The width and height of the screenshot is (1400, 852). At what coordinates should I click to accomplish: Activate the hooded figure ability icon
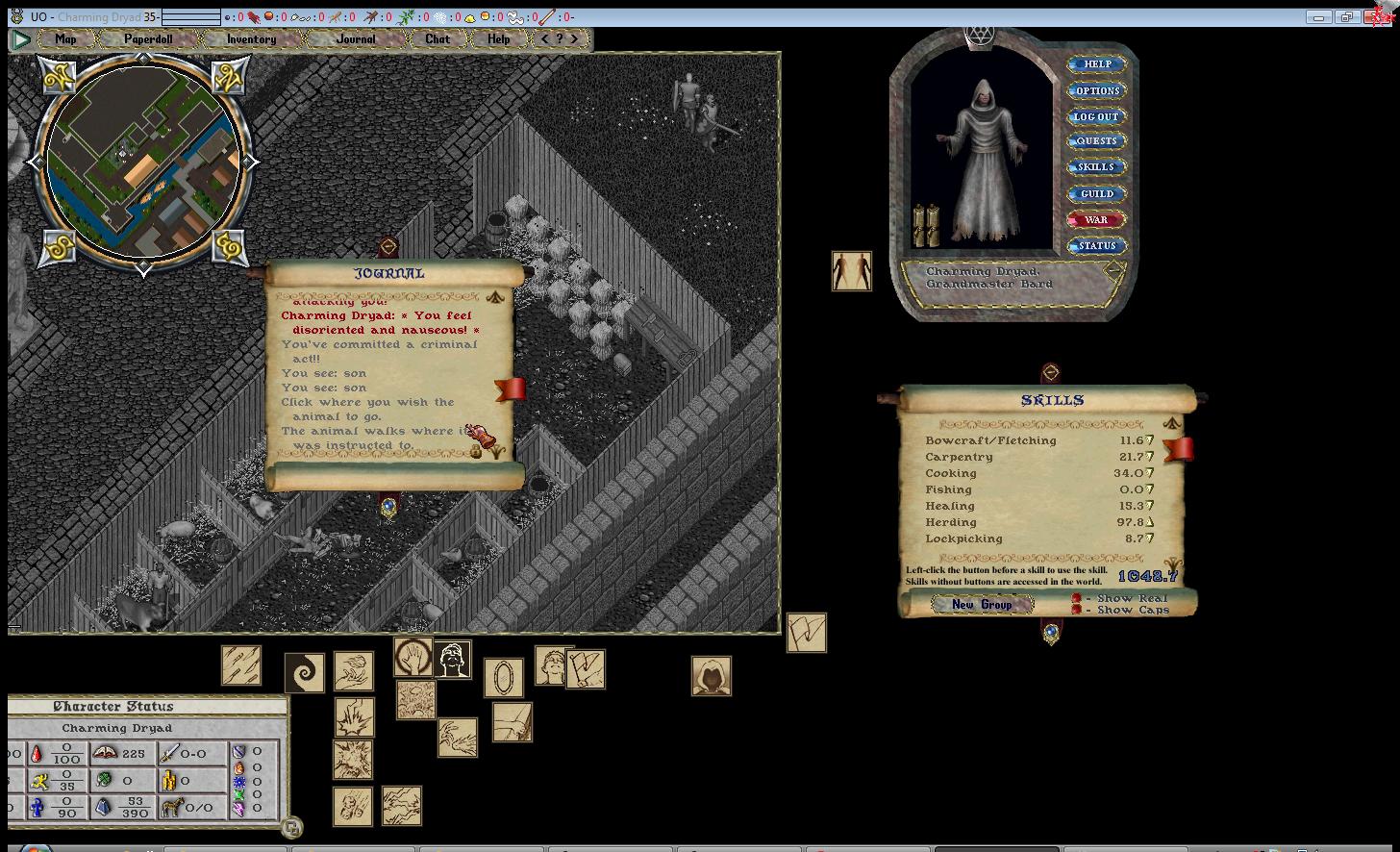[711, 676]
